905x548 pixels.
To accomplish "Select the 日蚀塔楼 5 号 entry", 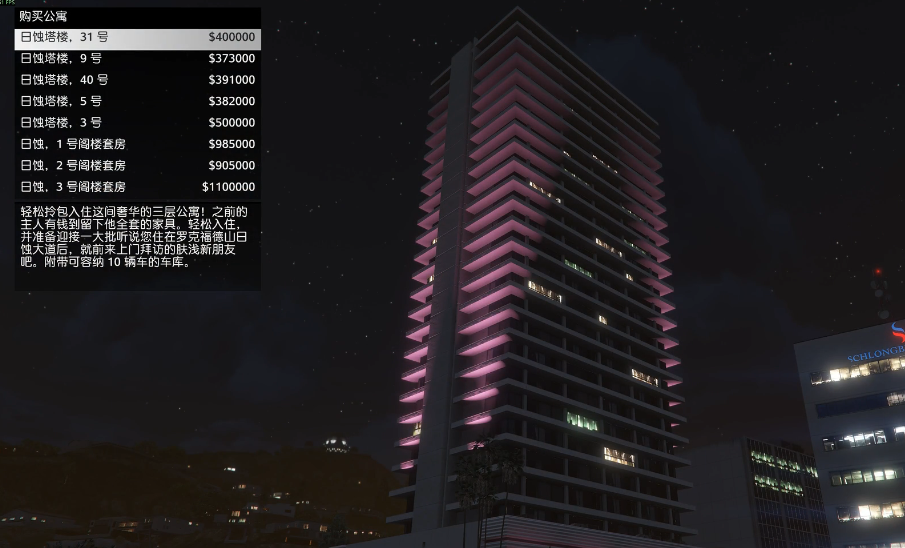I will pos(137,102).
